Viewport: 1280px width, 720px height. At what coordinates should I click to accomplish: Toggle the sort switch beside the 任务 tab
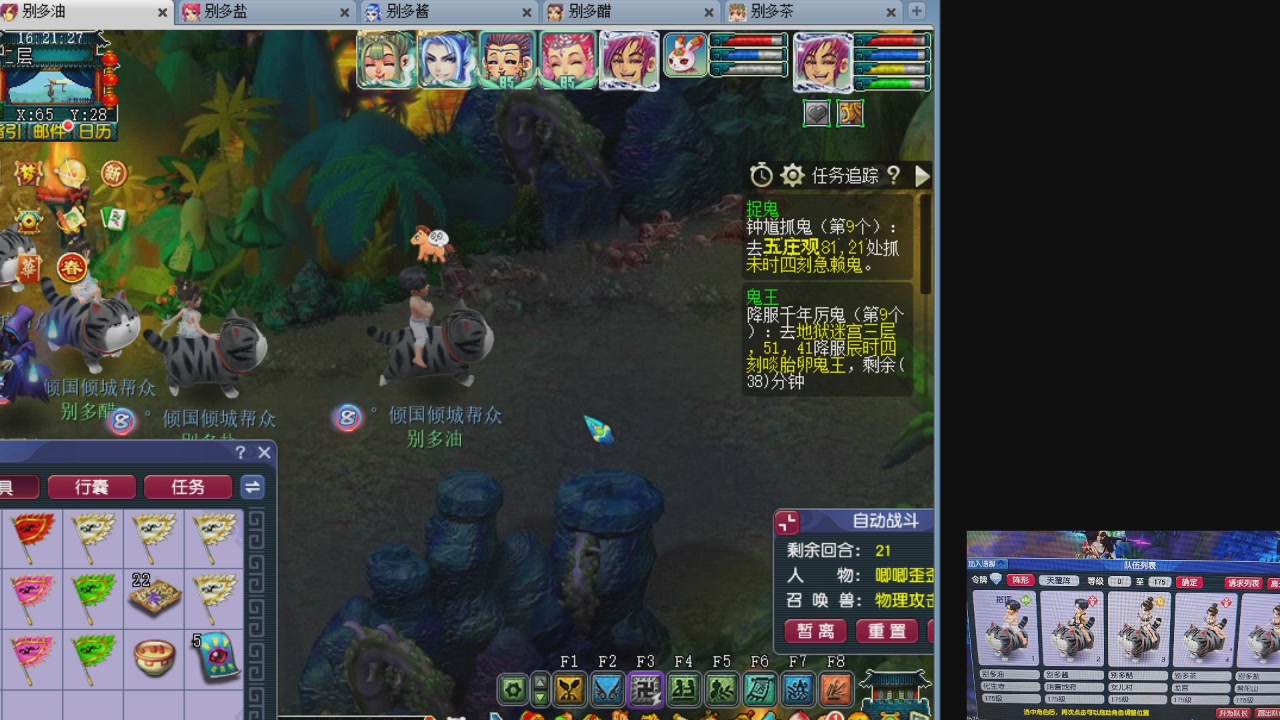pos(252,487)
